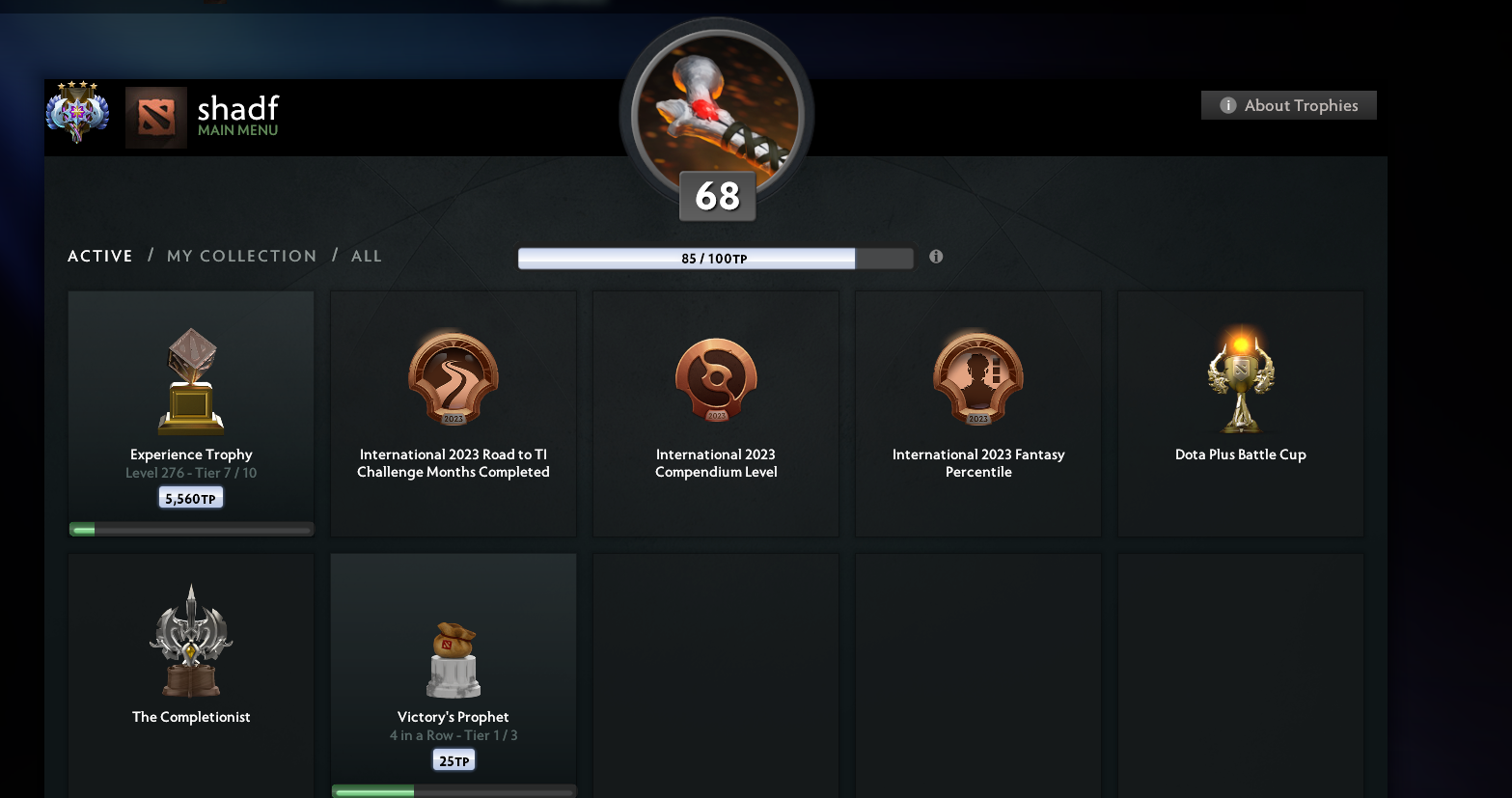Select the Experience Trophy icon

point(190,379)
